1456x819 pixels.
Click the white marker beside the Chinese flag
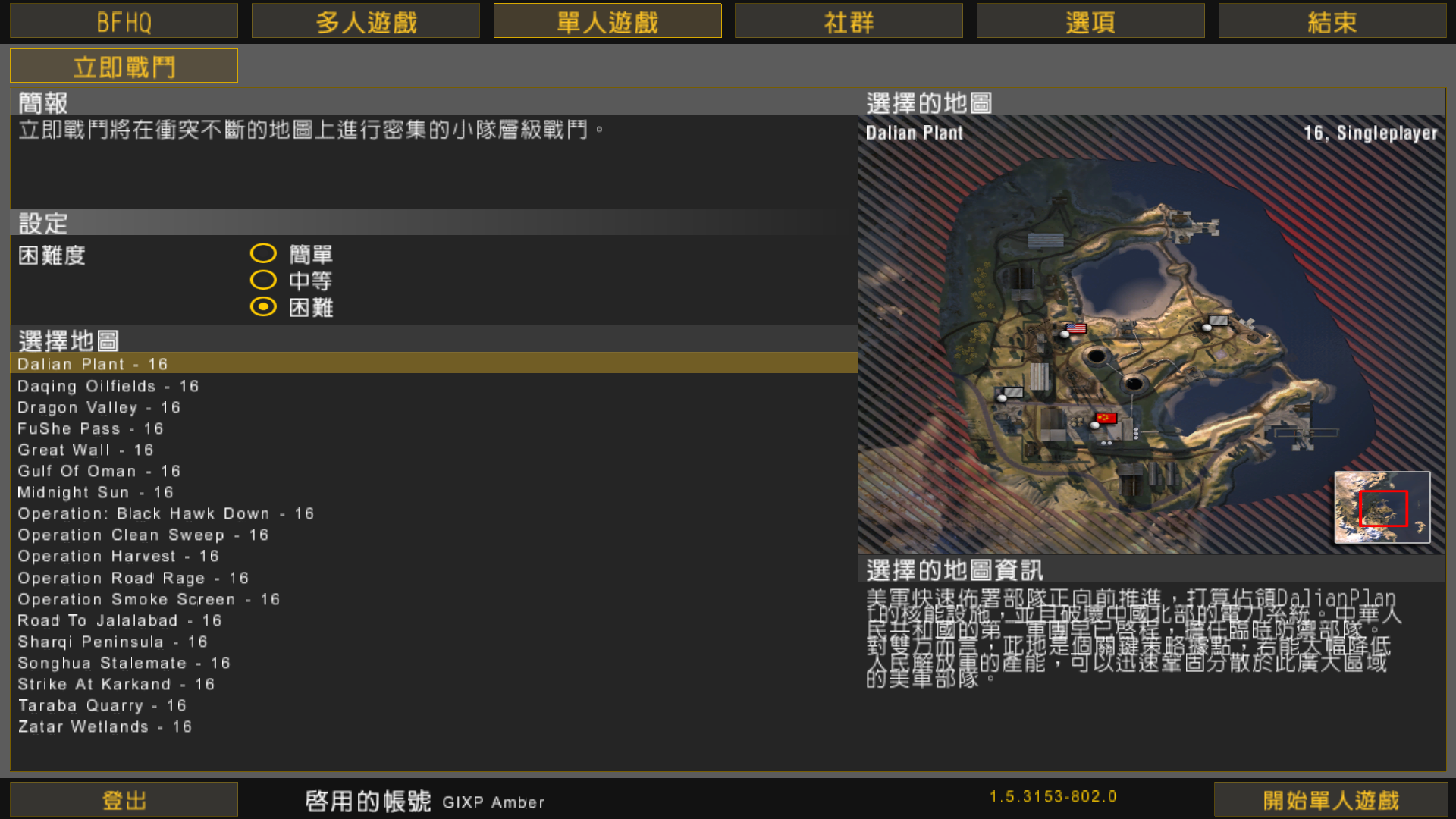pyautogui.click(x=1094, y=426)
